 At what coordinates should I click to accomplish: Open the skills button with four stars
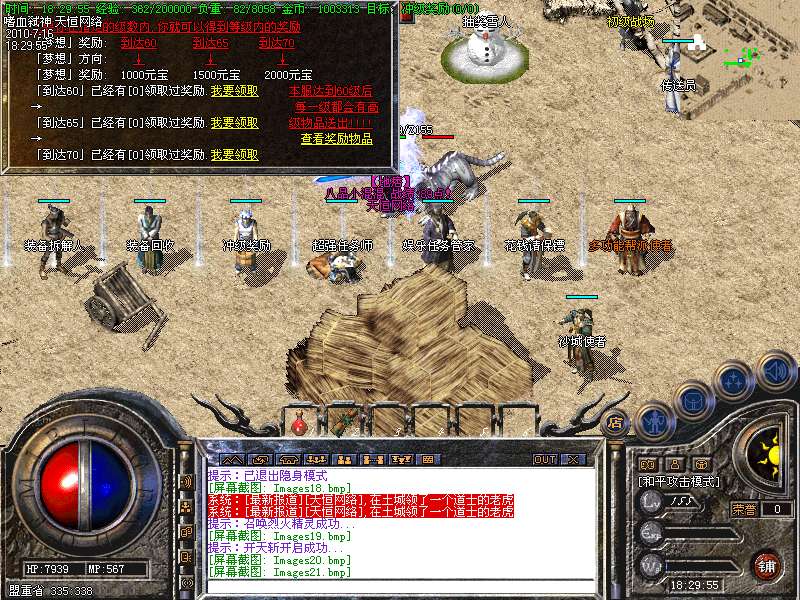[x=735, y=380]
